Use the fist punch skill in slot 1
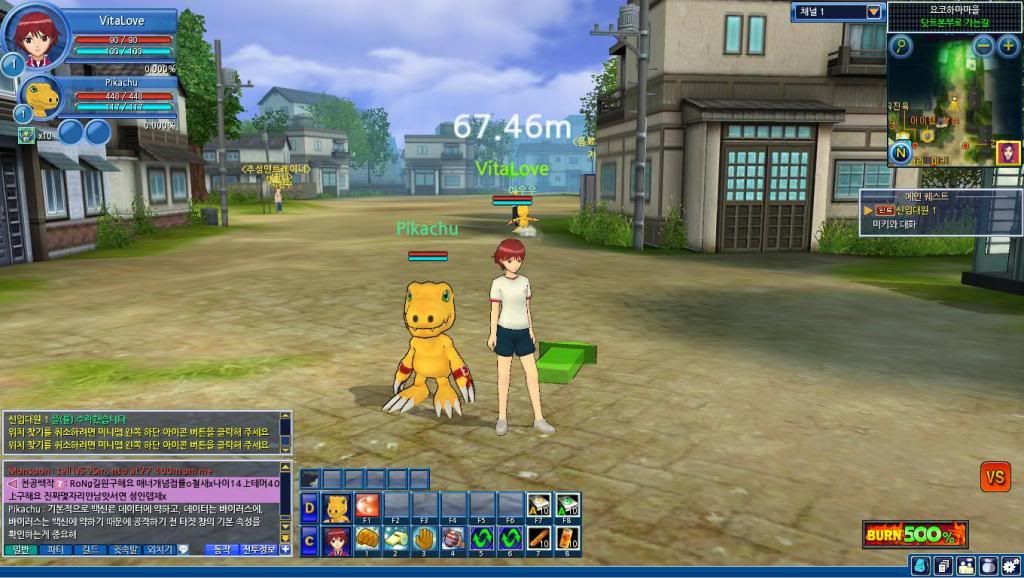 coord(368,539)
